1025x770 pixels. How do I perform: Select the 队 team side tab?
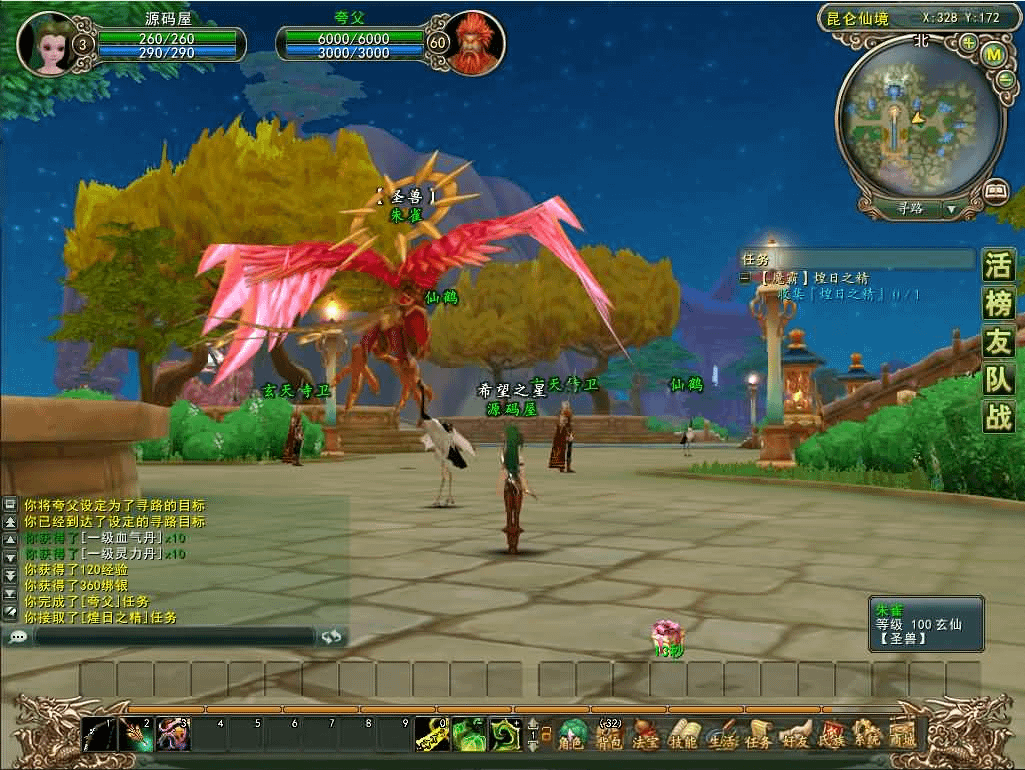[x=998, y=379]
